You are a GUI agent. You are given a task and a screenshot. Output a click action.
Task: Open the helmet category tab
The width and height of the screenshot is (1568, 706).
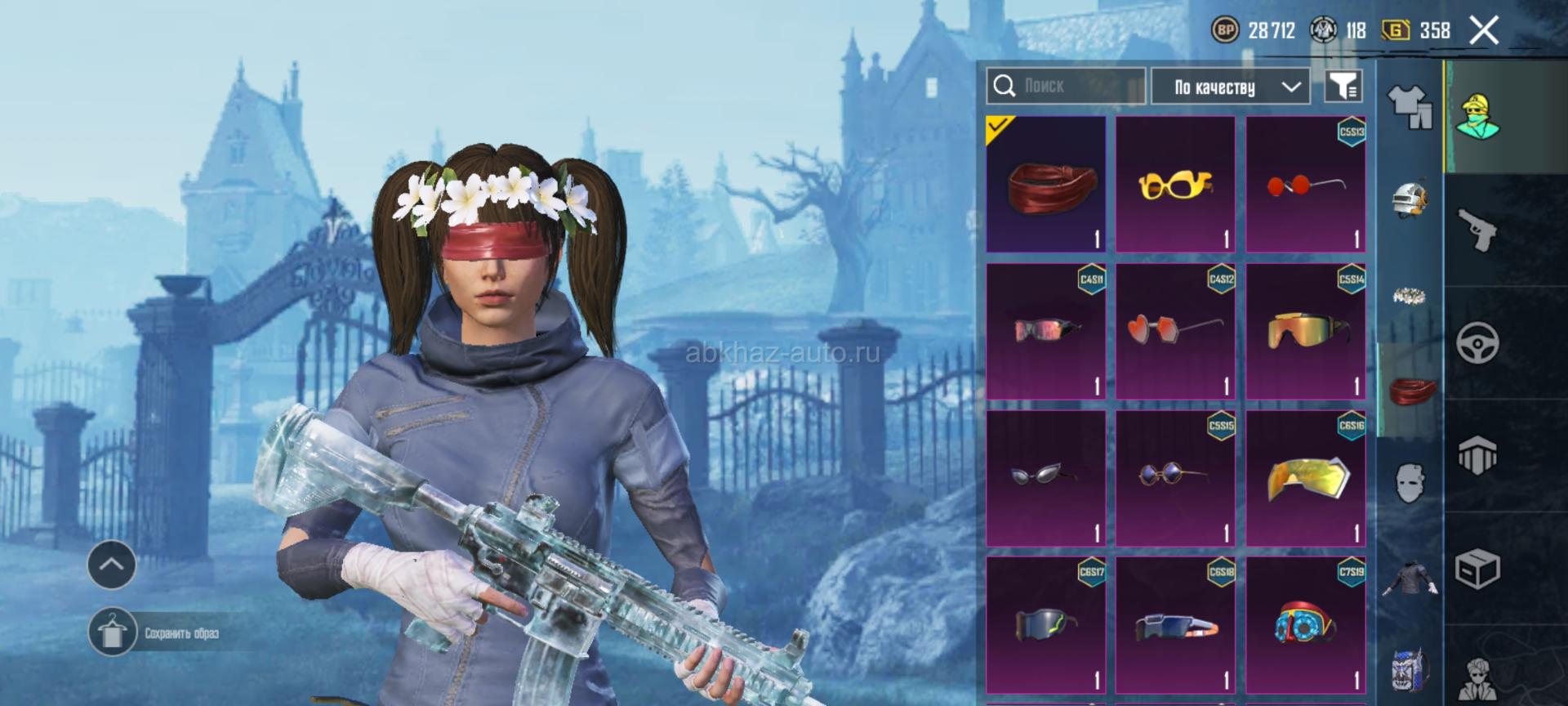(1410, 198)
